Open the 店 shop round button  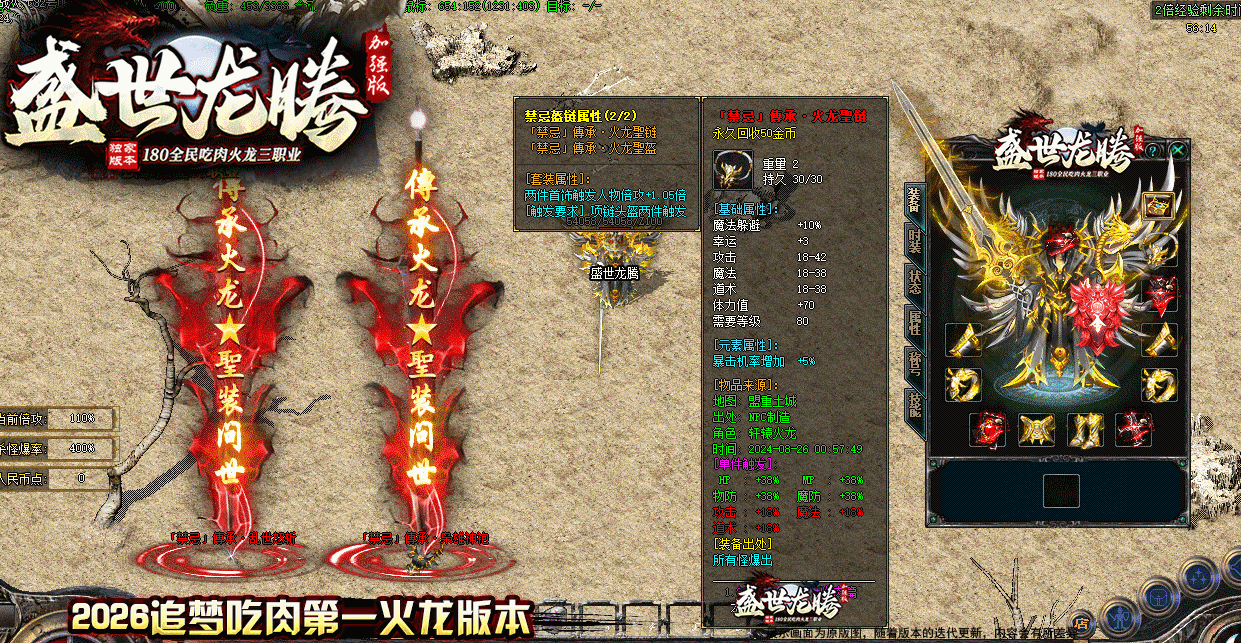pyautogui.click(x=1081, y=622)
